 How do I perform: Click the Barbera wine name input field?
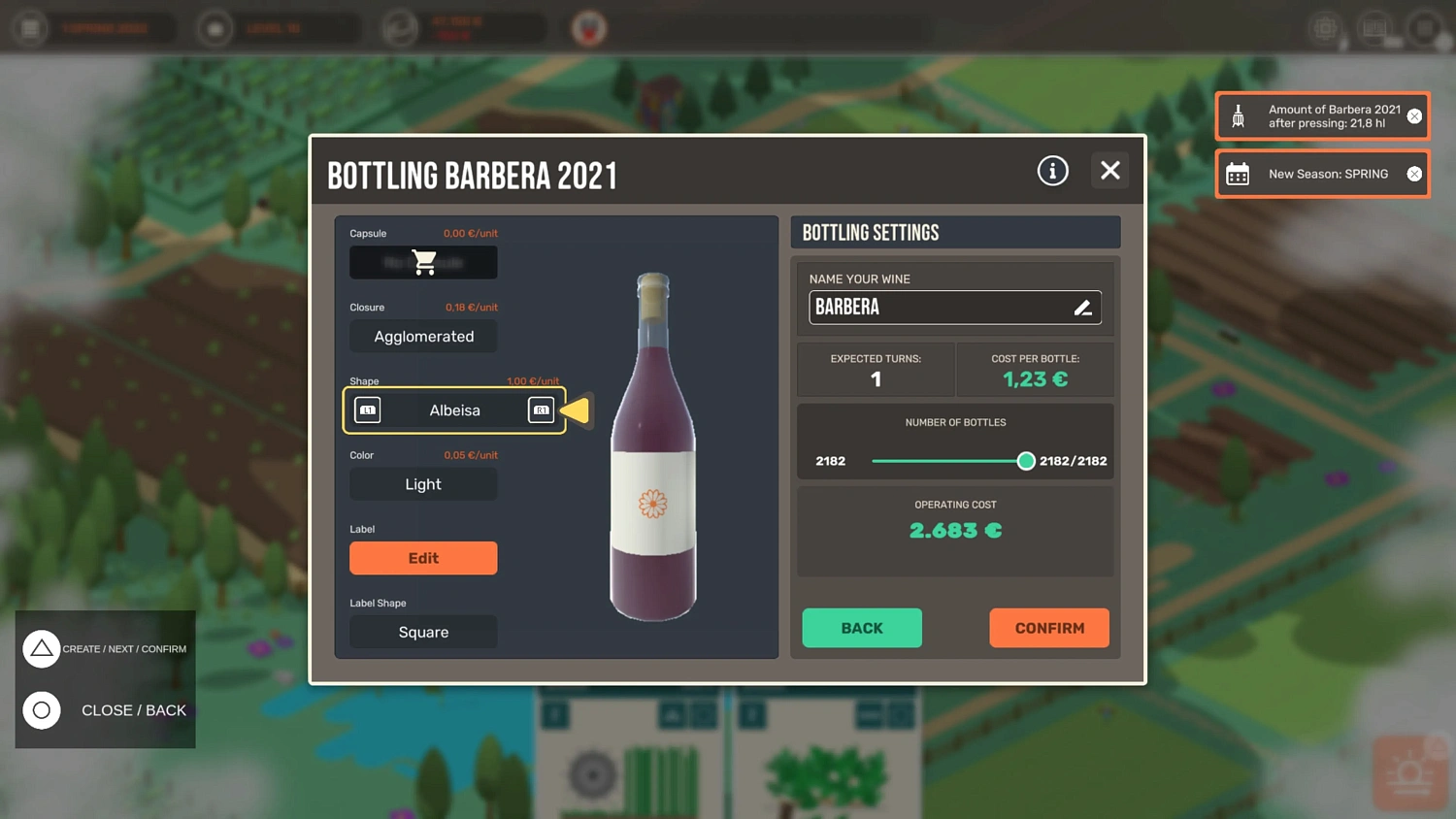[x=932, y=307]
